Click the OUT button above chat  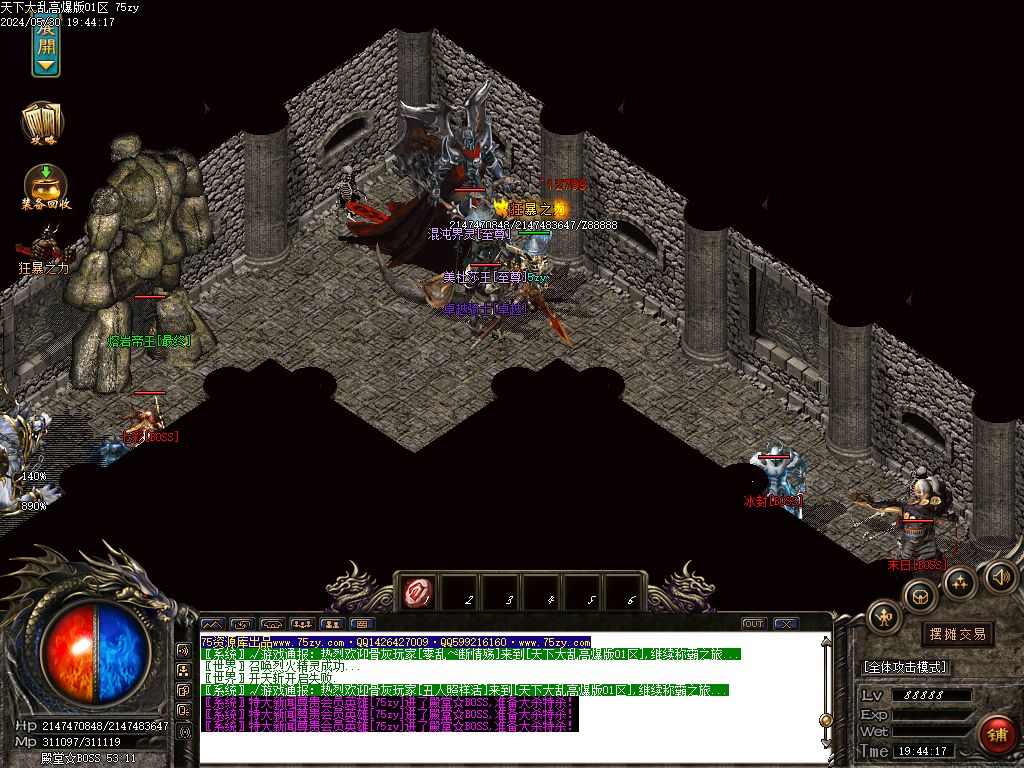754,624
